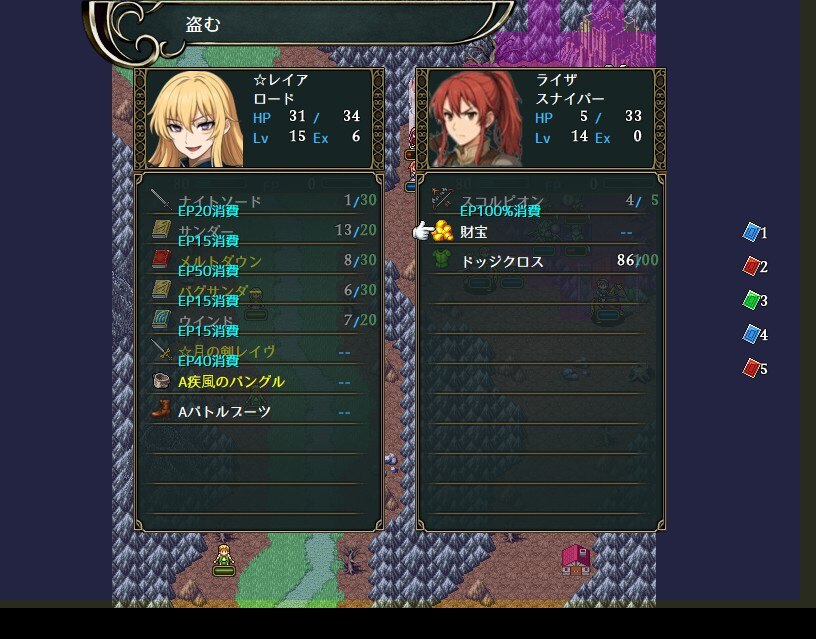Choose the blue card icon numbered 4
This screenshot has width=816, height=639.
(752, 335)
